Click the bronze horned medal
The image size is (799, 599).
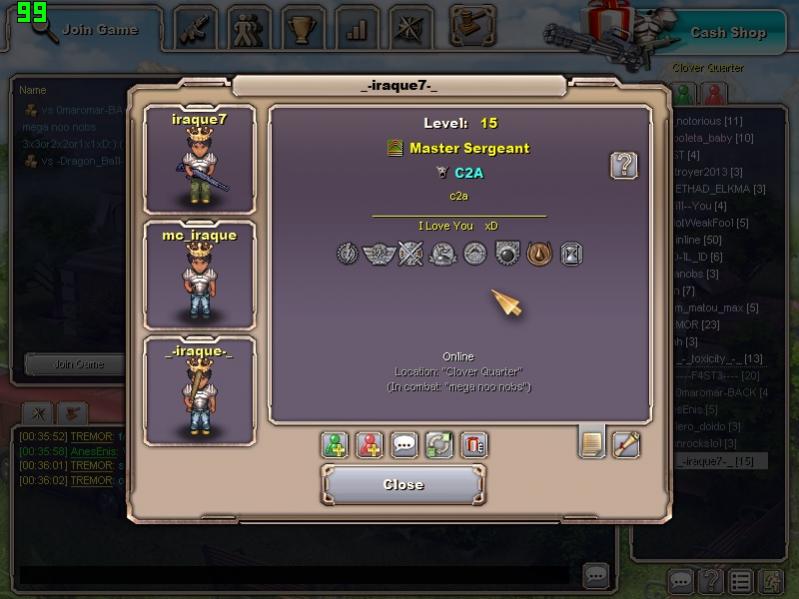[x=540, y=254]
